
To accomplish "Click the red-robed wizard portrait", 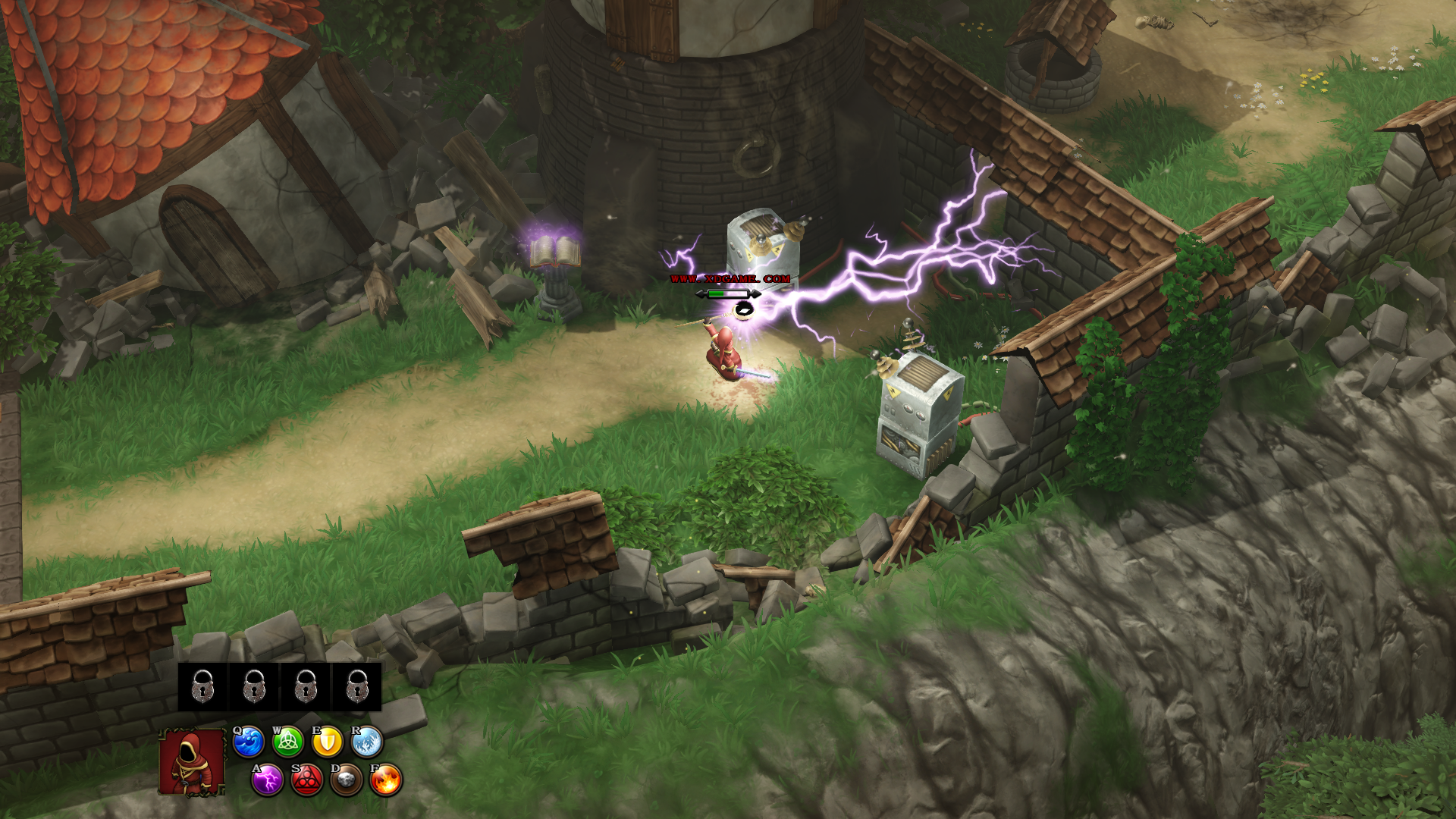I will pyautogui.click(x=192, y=761).
